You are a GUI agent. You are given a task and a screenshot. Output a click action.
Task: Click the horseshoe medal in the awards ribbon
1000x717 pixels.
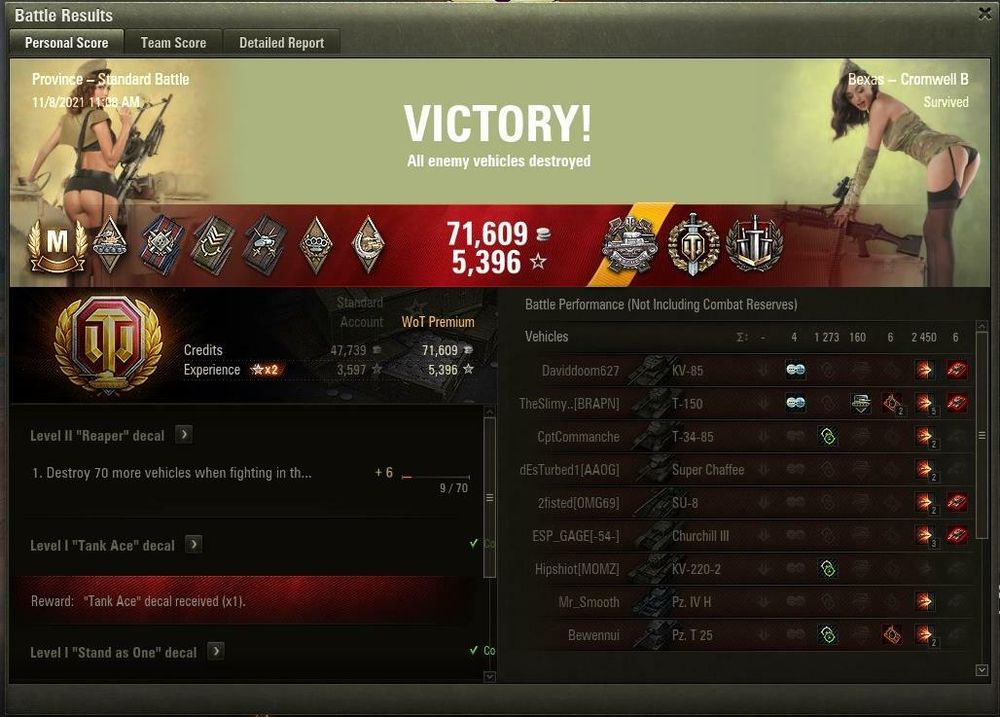(368, 245)
